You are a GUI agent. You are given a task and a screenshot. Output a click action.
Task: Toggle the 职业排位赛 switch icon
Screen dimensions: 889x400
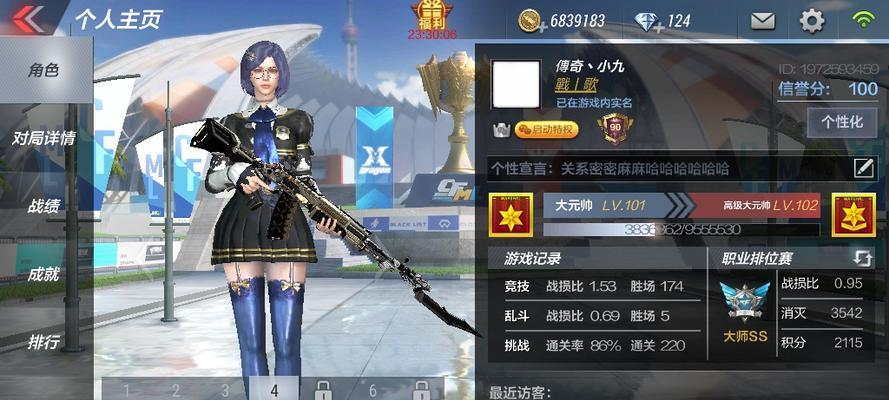[862, 258]
